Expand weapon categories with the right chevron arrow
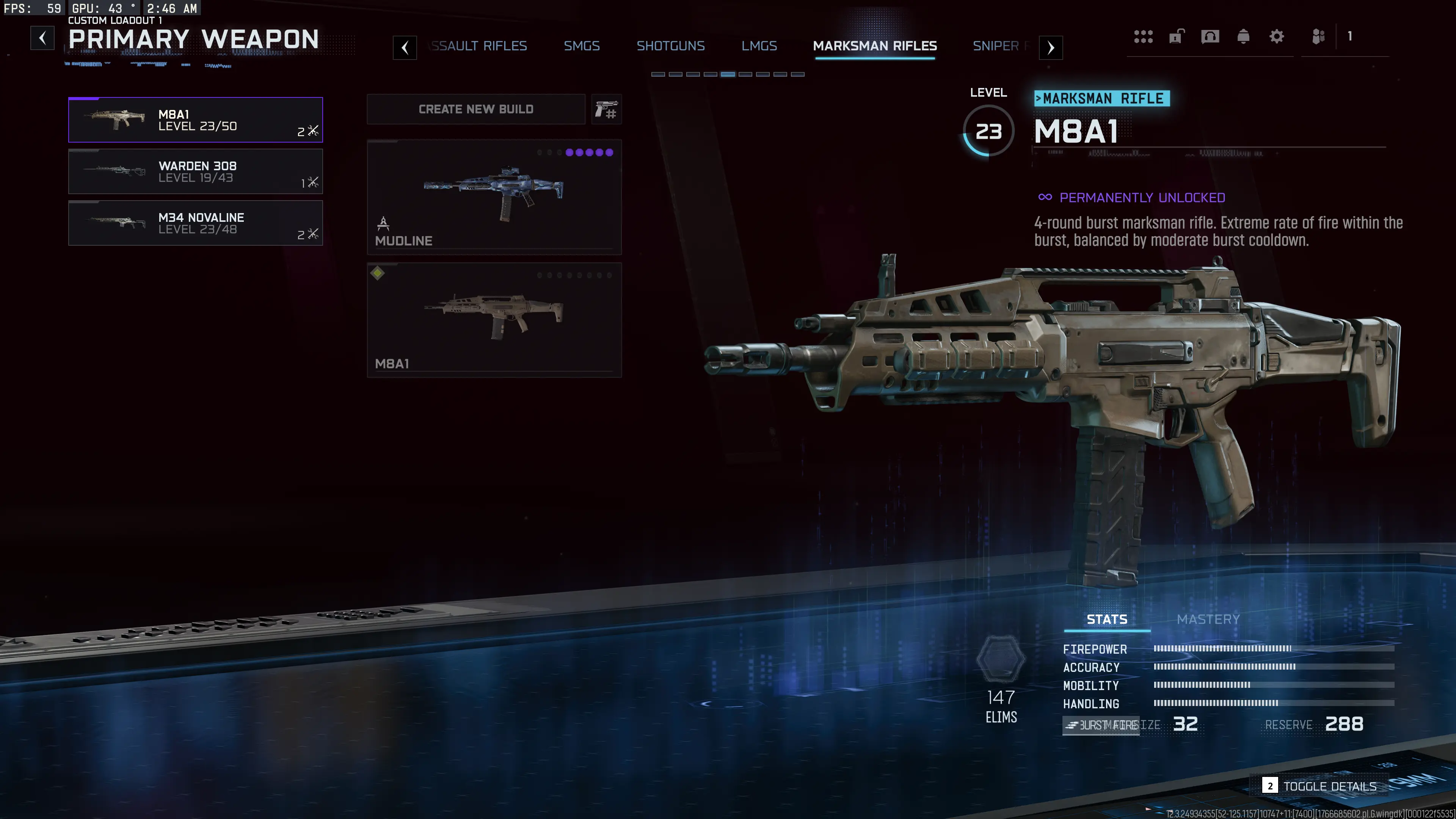This screenshot has height=819, width=1456. tap(1050, 47)
